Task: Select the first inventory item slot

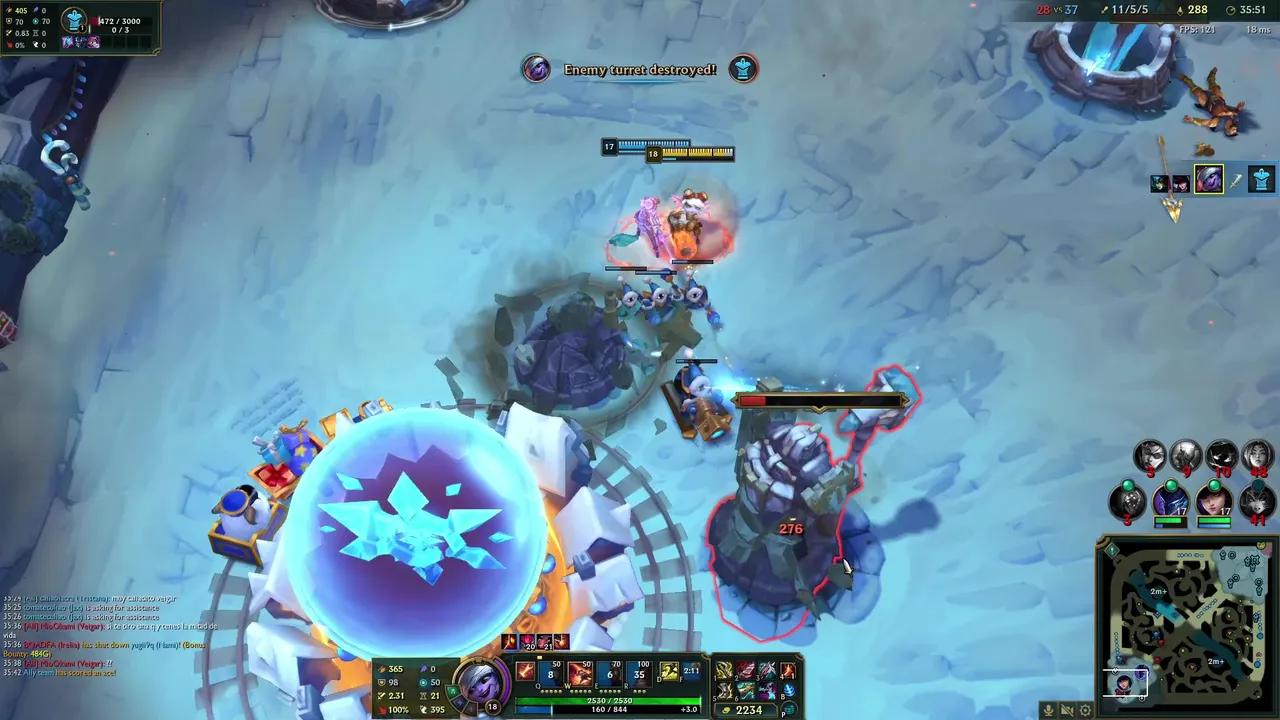Action: (x=722, y=668)
